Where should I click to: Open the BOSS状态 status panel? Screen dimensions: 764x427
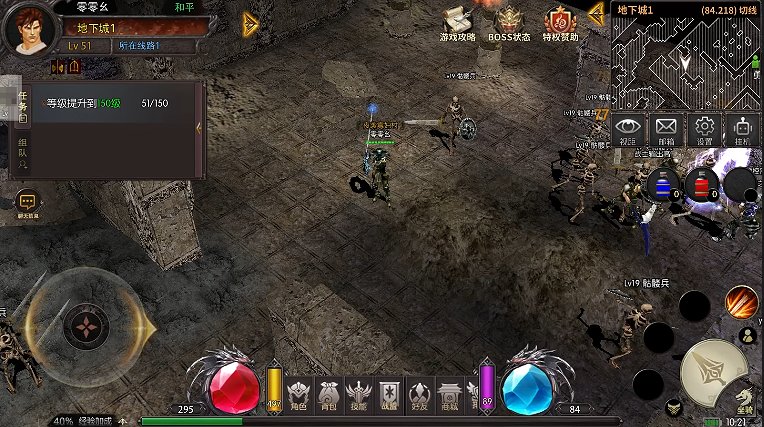pos(509,24)
